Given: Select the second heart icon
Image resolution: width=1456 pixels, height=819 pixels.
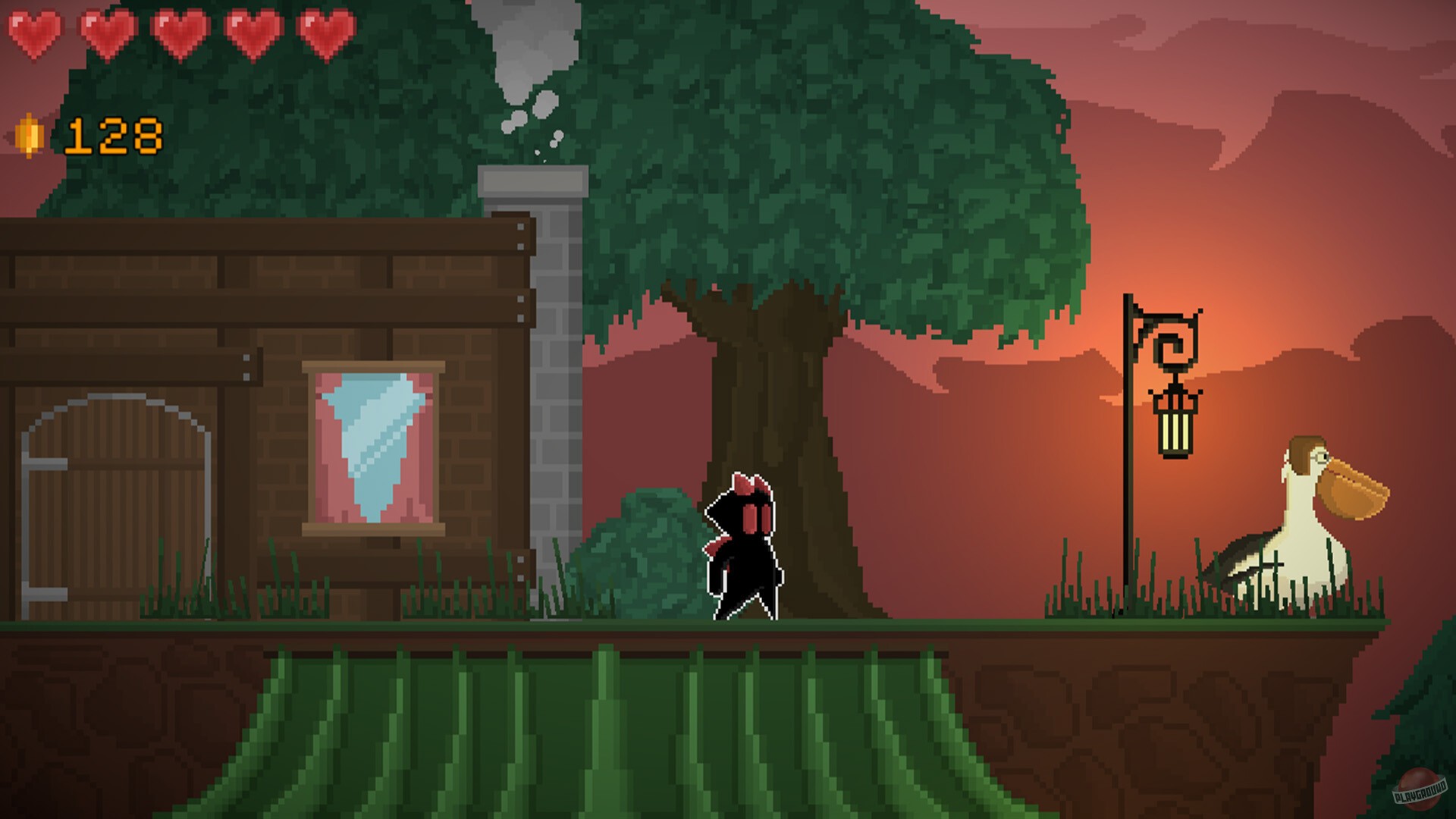Looking at the screenshot, I should [107, 34].
